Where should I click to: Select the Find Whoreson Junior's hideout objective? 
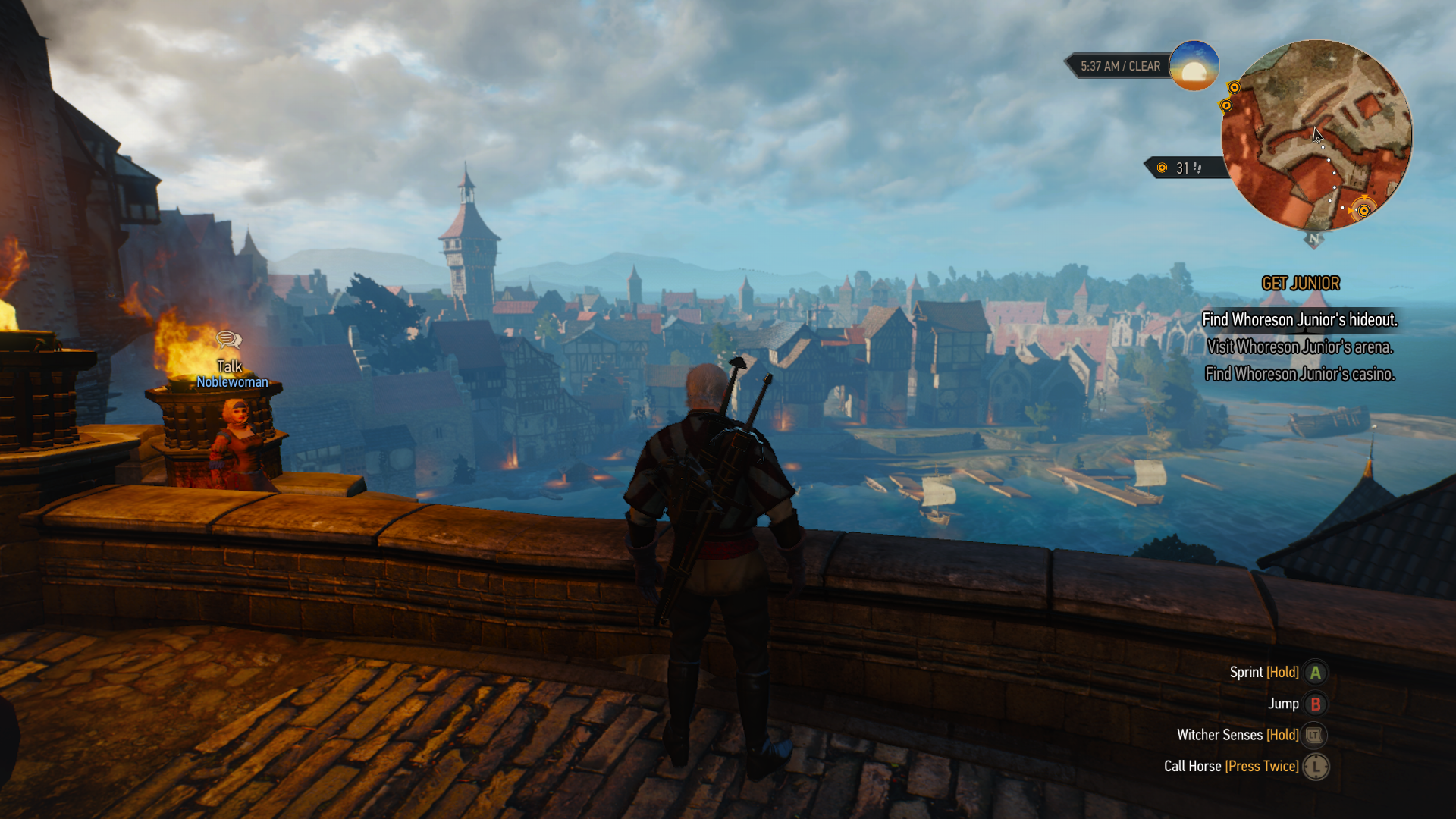[1299, 320]
